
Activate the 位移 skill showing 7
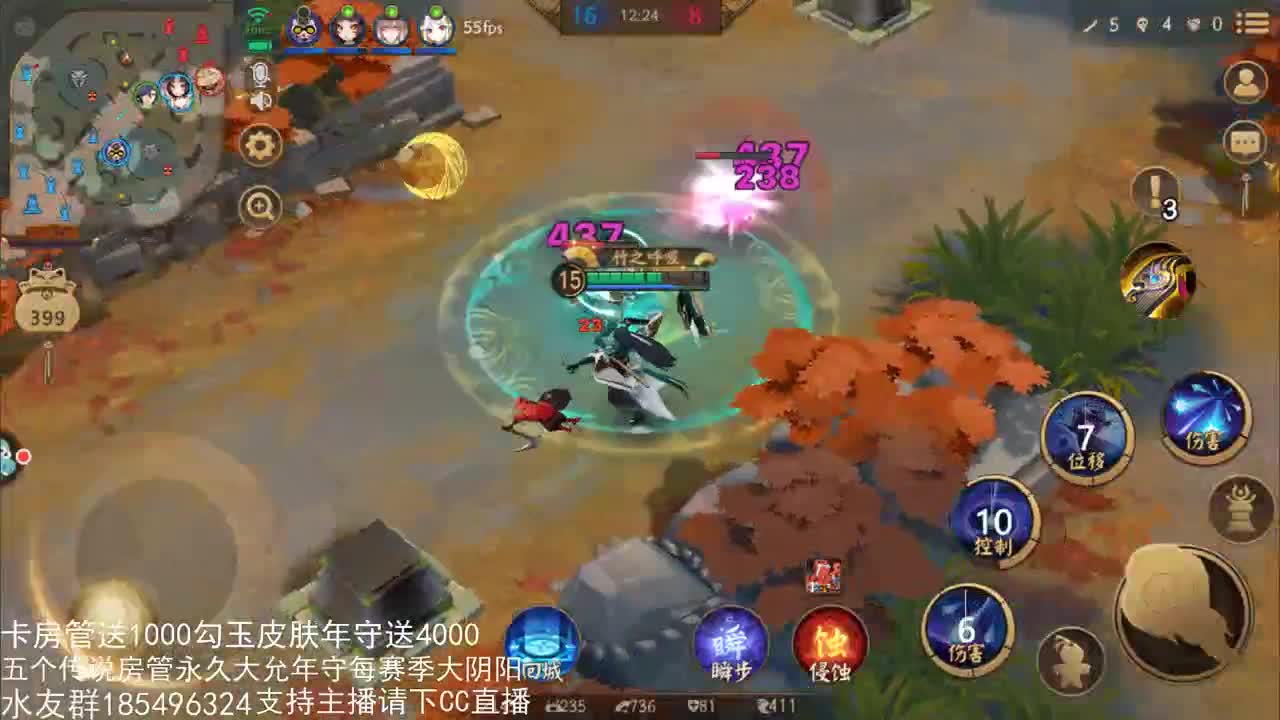pos(1085,435)
